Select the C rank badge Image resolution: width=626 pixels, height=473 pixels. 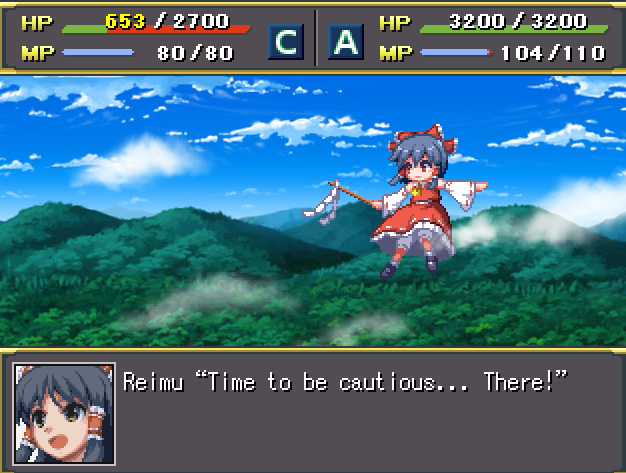click(x=286, y=41)
